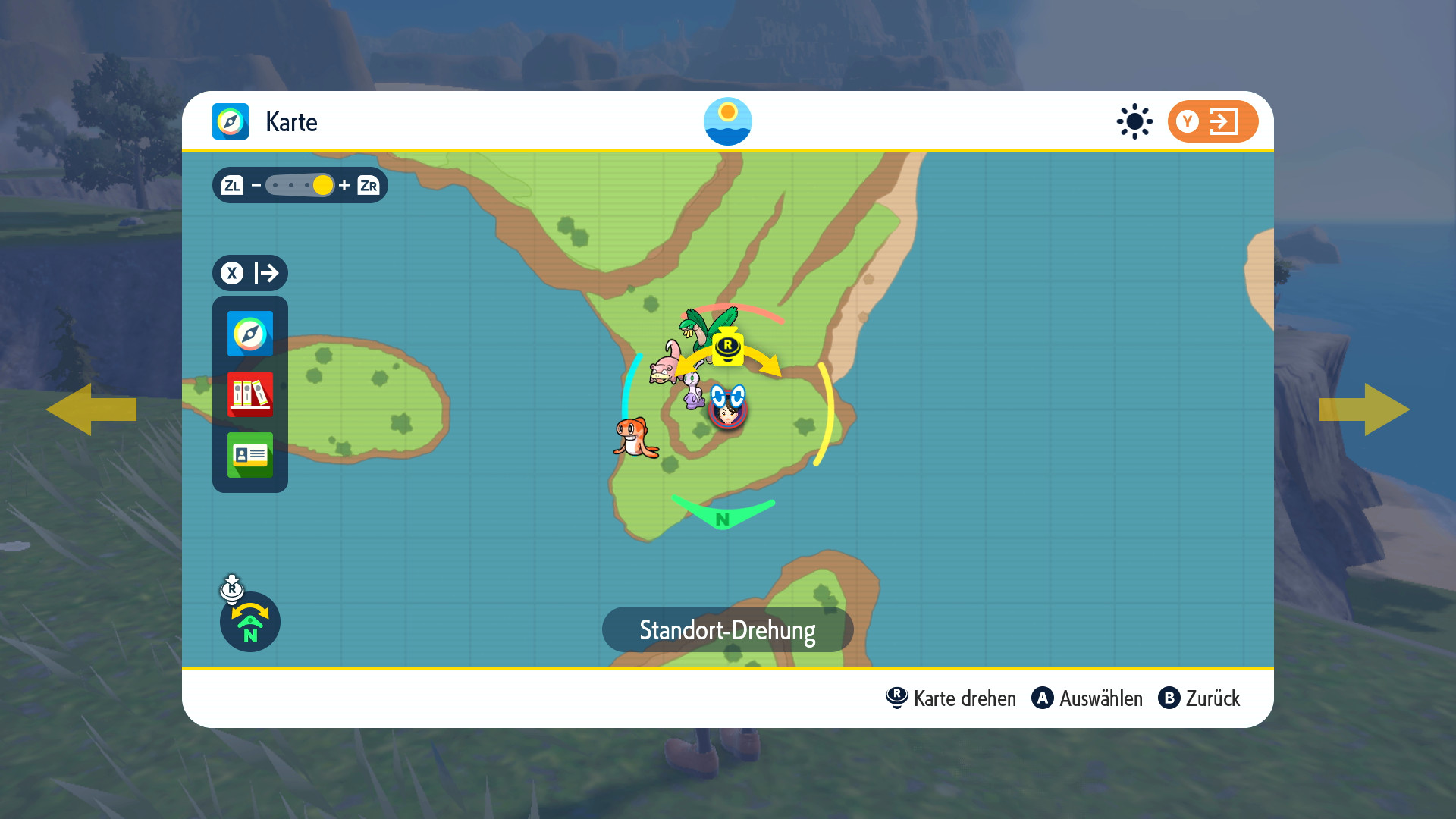Screen dimensions: 1456x819
Task: Switch to previous screen with left arrow
Action: (x=91, y=409)
